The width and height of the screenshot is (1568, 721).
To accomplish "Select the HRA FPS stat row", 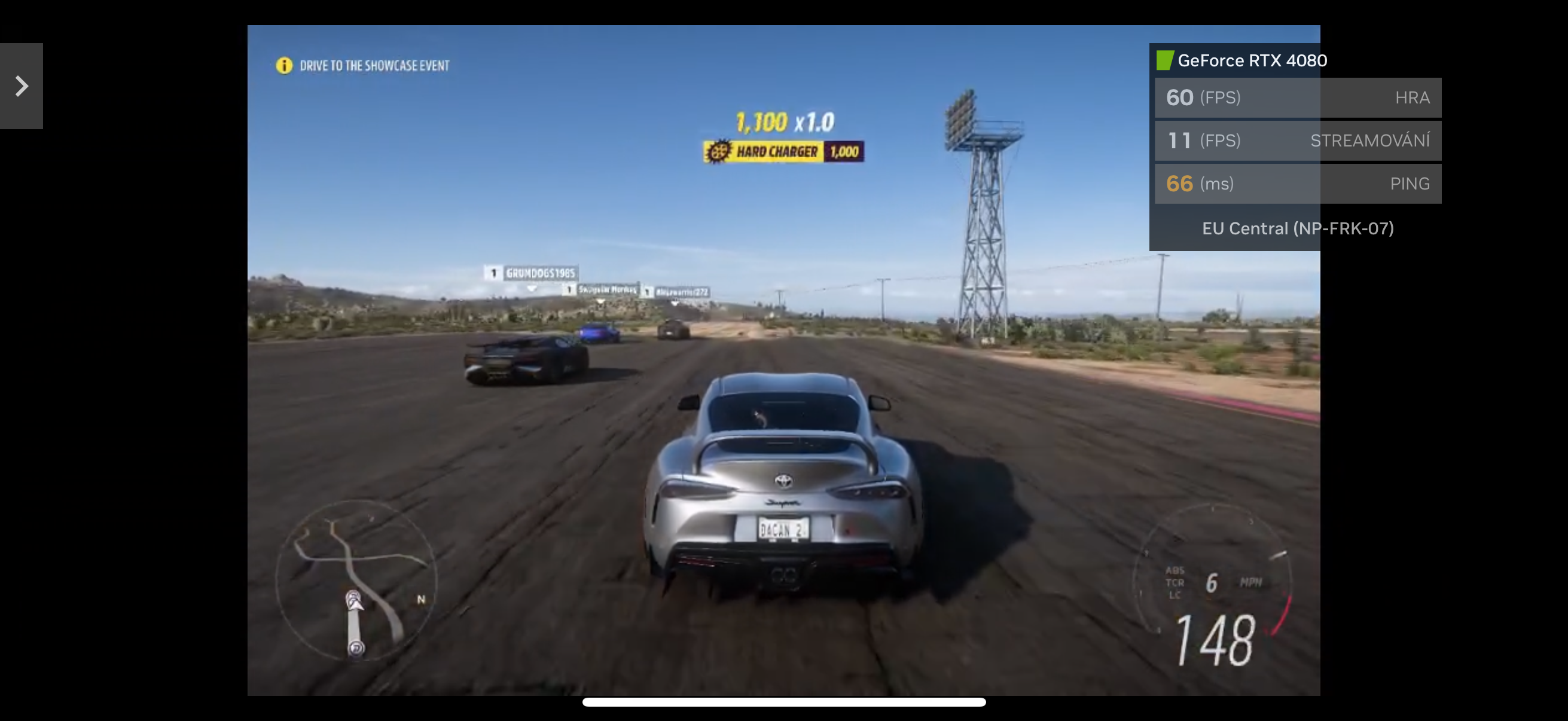I will point(1297,97).
